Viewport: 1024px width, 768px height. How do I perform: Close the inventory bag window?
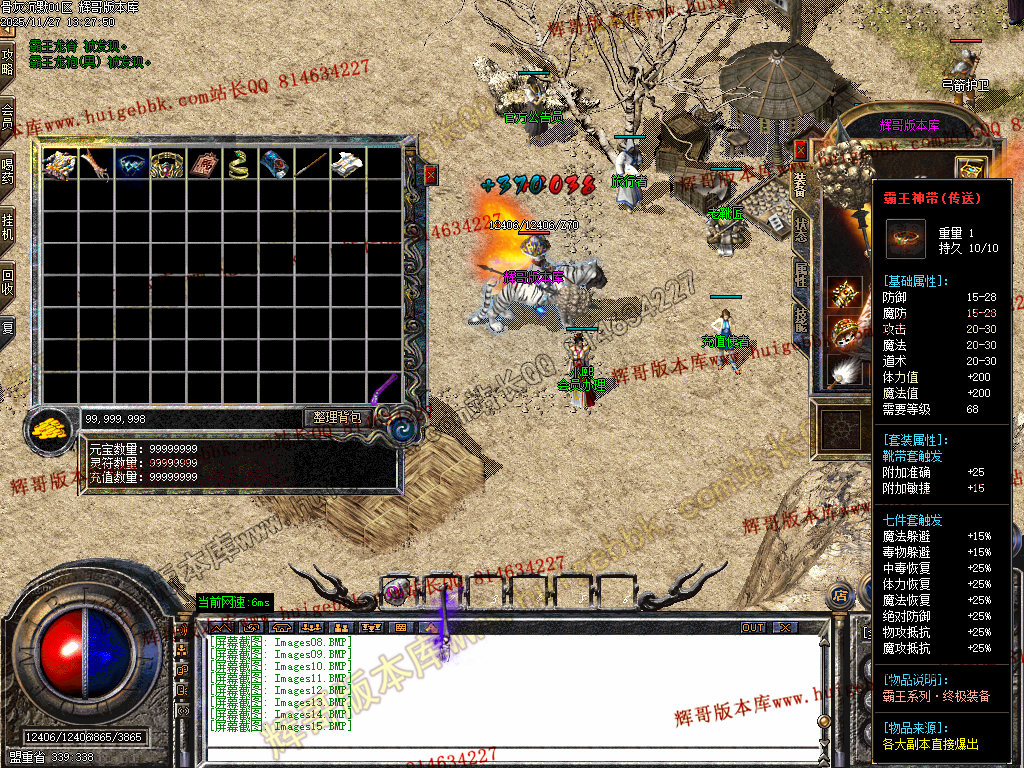coord(431,175)
